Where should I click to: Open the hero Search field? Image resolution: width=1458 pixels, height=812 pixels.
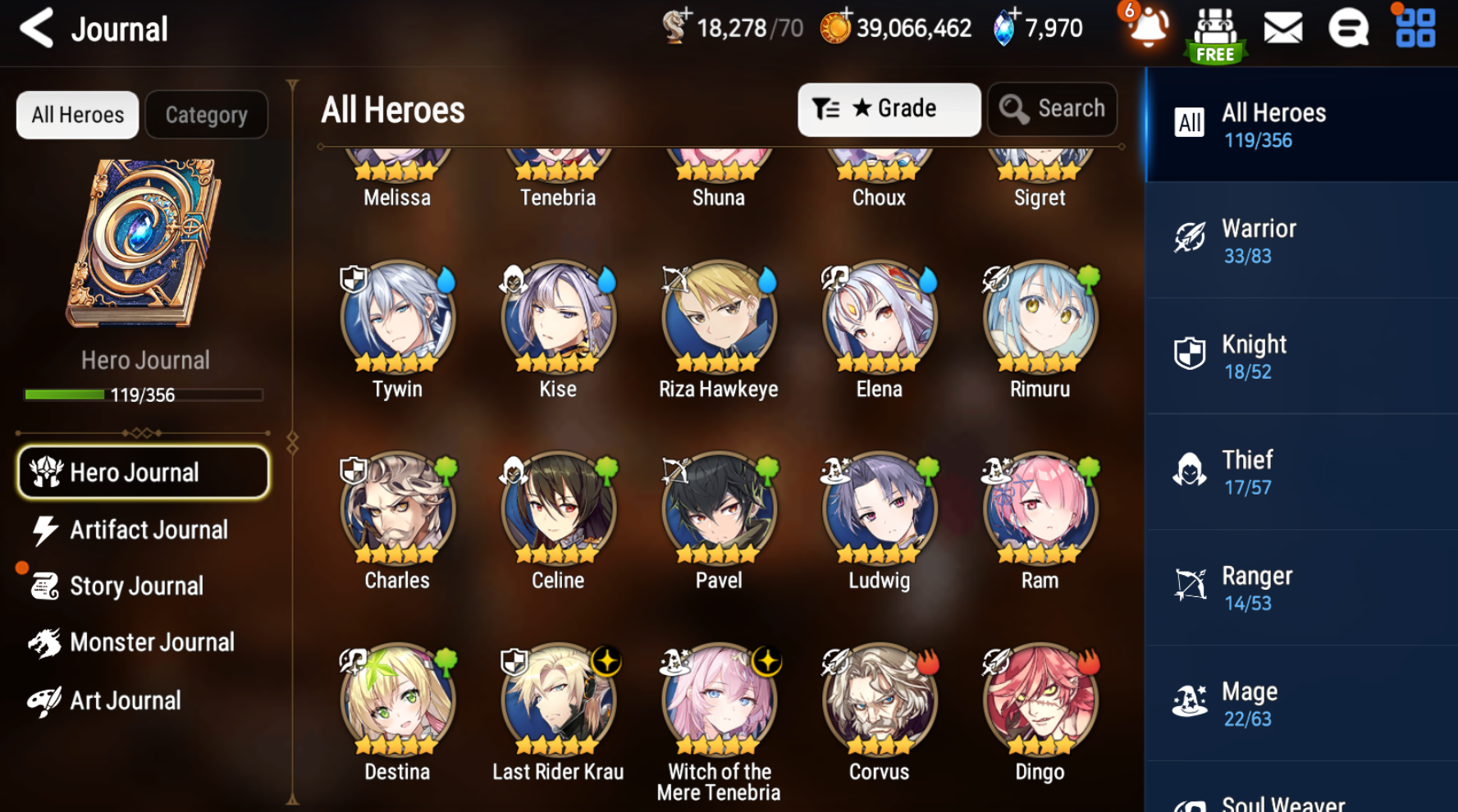(x=1053, y=109)
